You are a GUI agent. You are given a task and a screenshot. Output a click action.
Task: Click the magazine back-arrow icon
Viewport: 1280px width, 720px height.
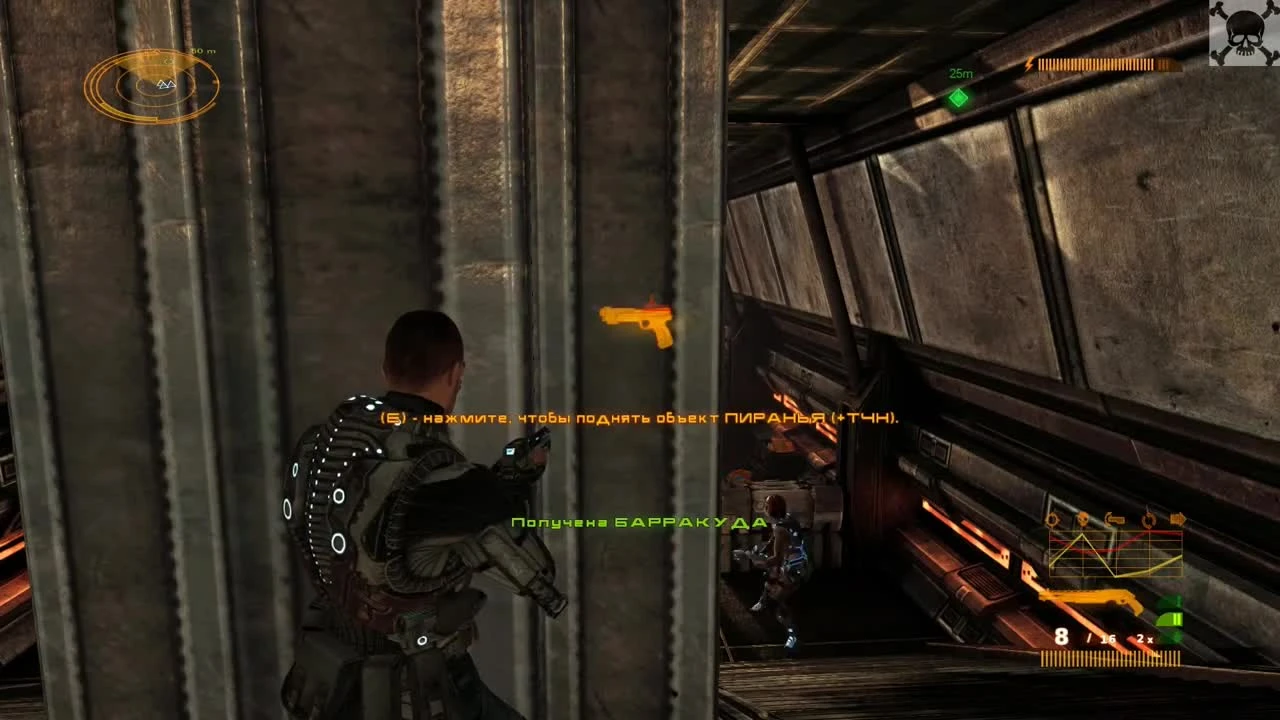1114,519
